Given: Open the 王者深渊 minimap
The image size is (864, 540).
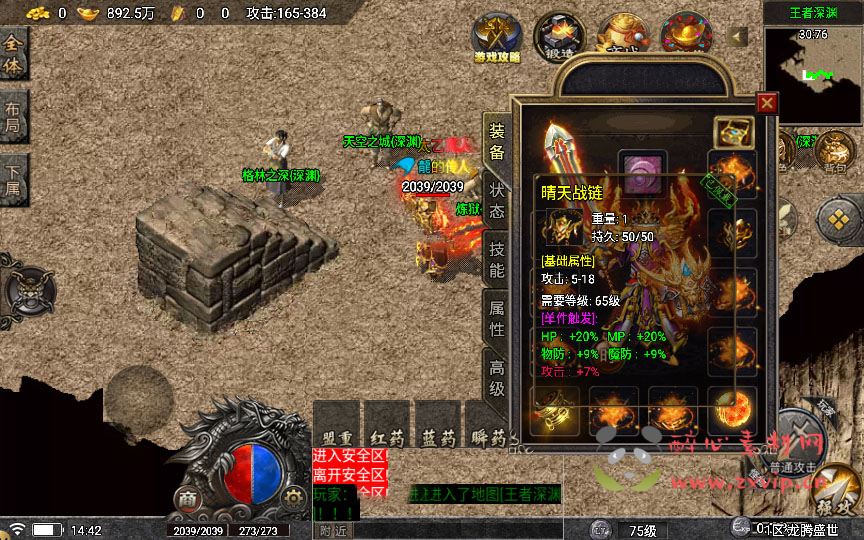Looking at the screenshot, I should [x=813, y=66].
